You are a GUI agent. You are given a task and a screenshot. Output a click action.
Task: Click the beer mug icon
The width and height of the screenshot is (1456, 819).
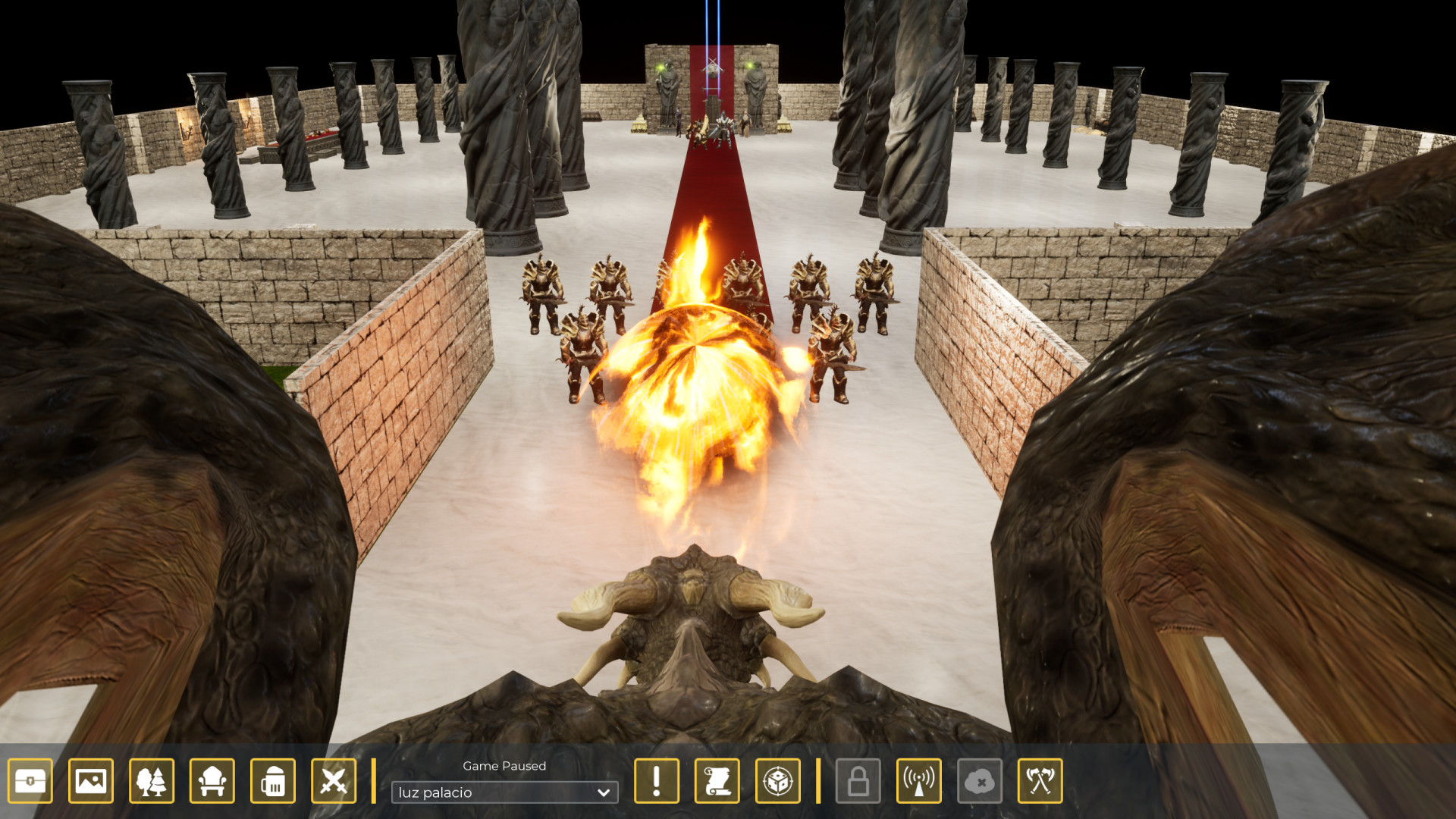point(273,780)
